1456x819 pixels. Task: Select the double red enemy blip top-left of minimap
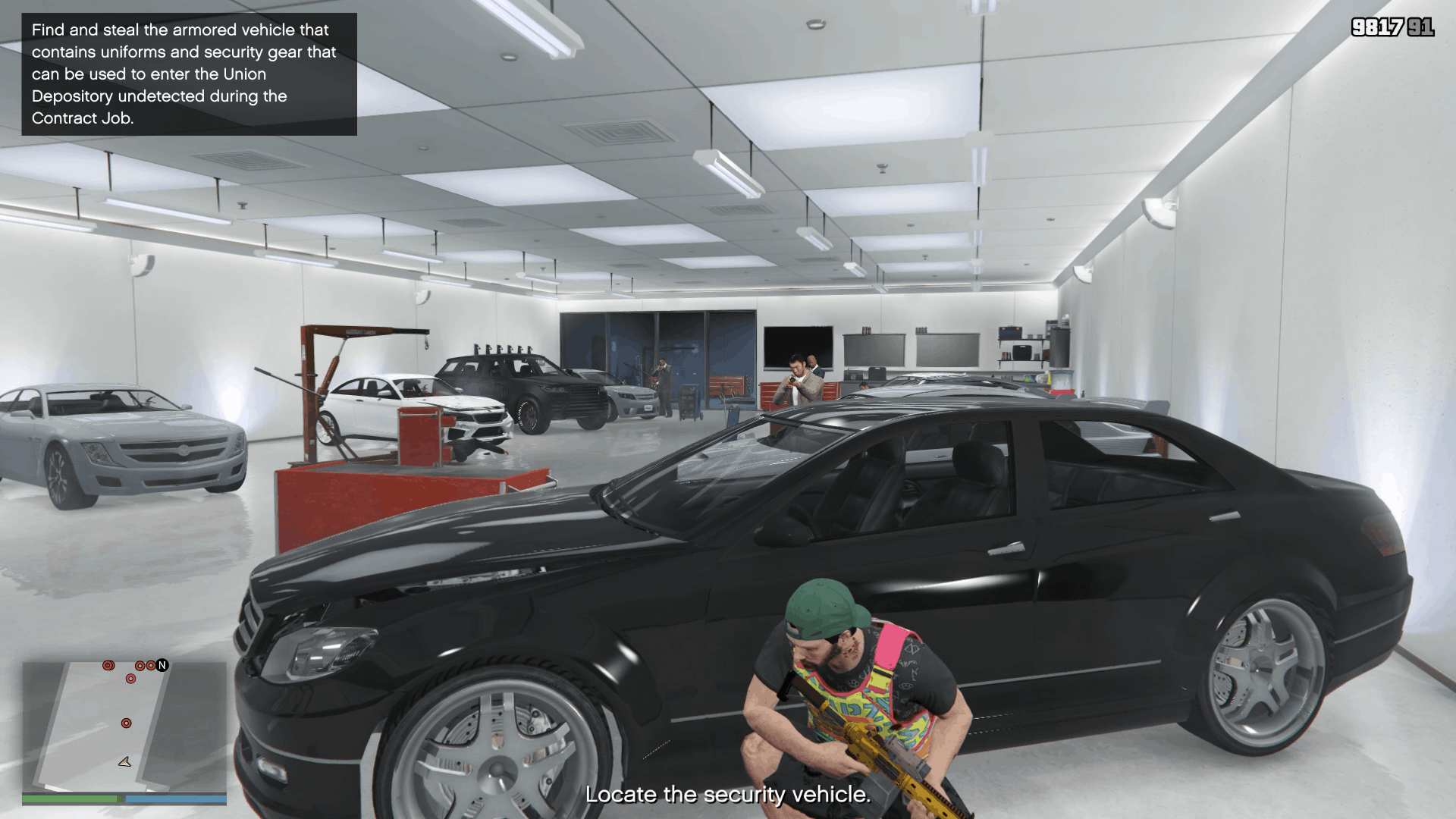coord(108,665)
